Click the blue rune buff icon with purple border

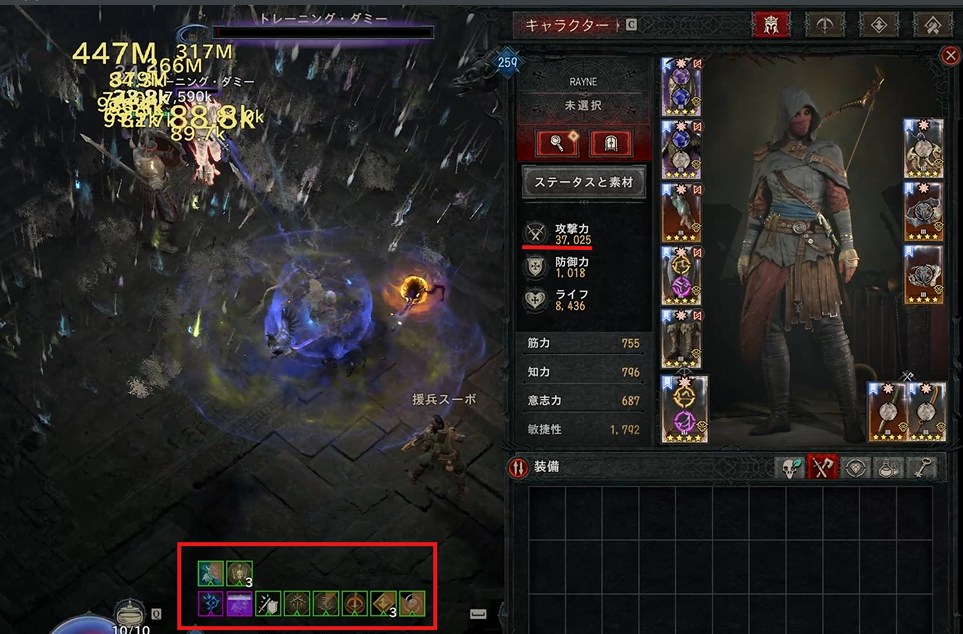point(210,603)
